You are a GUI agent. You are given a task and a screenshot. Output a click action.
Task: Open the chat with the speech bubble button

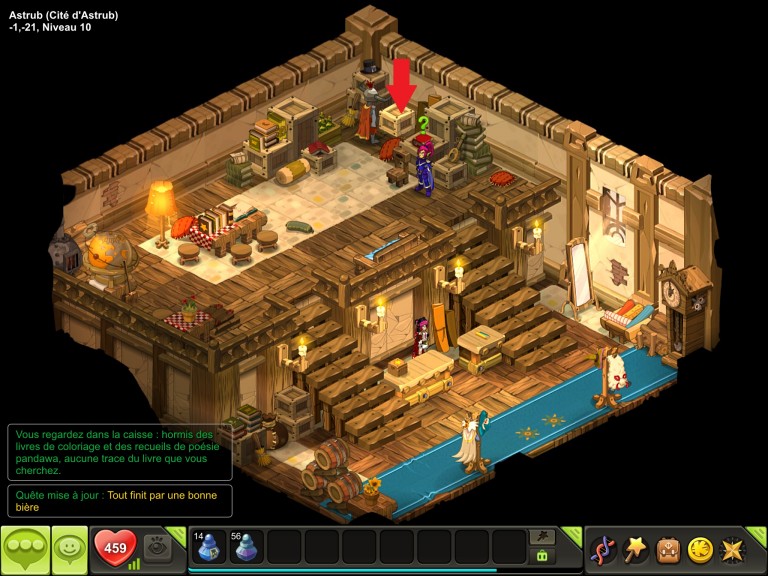(x=25, y=549)
